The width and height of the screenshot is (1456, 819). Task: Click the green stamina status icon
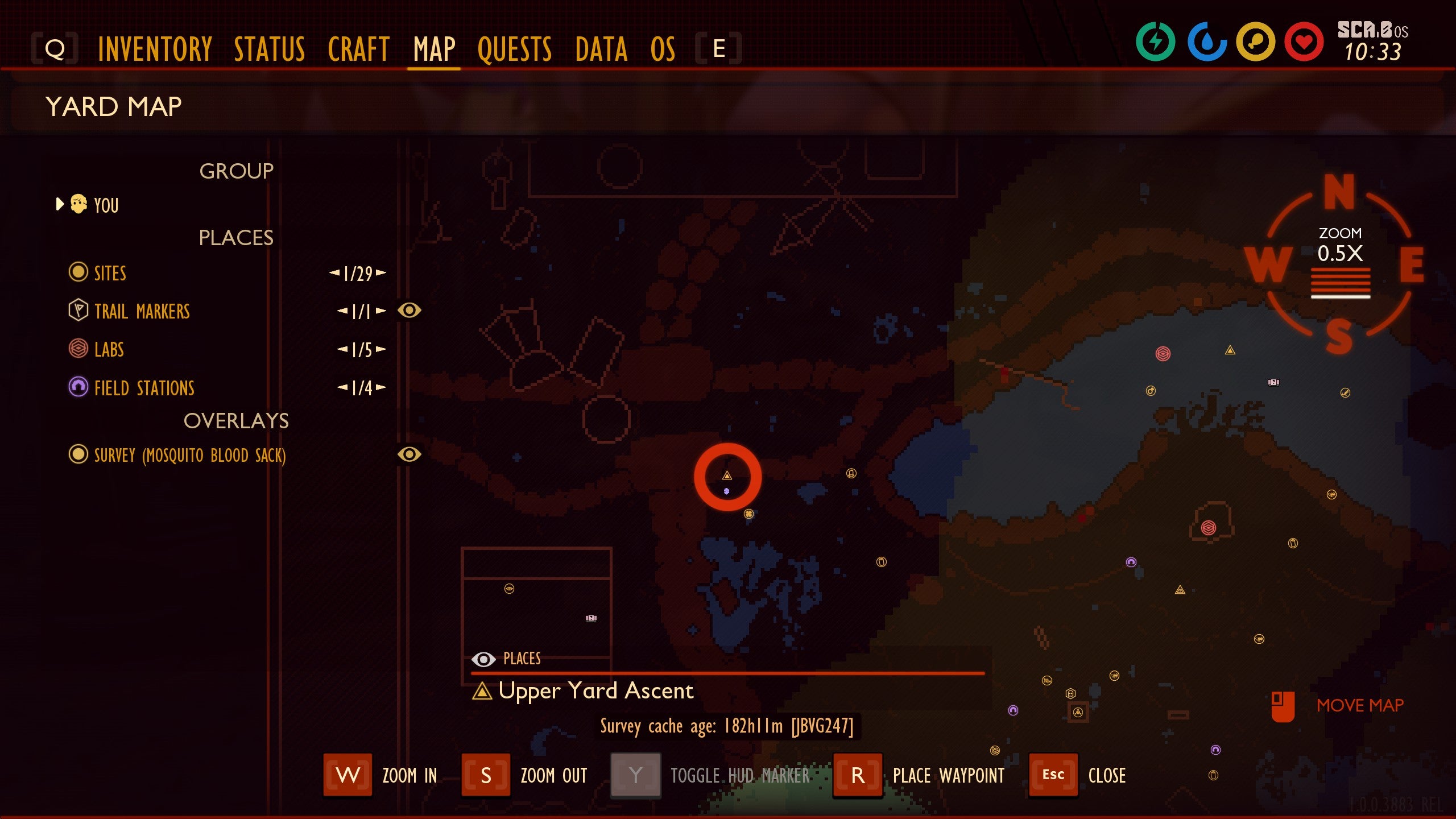point(1157,40)
